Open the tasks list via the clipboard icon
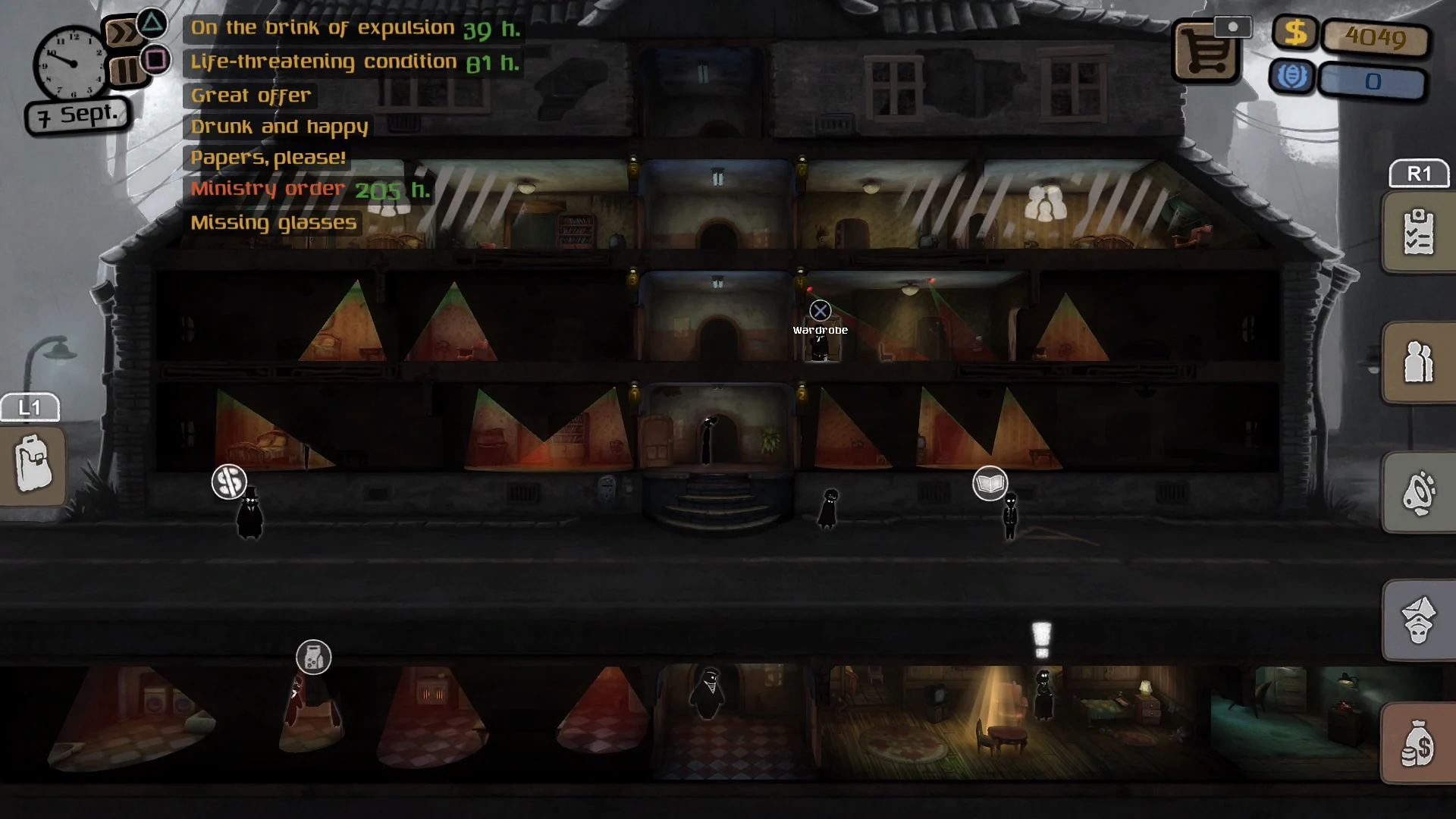1456x819 pixels. coord(1418,231)
